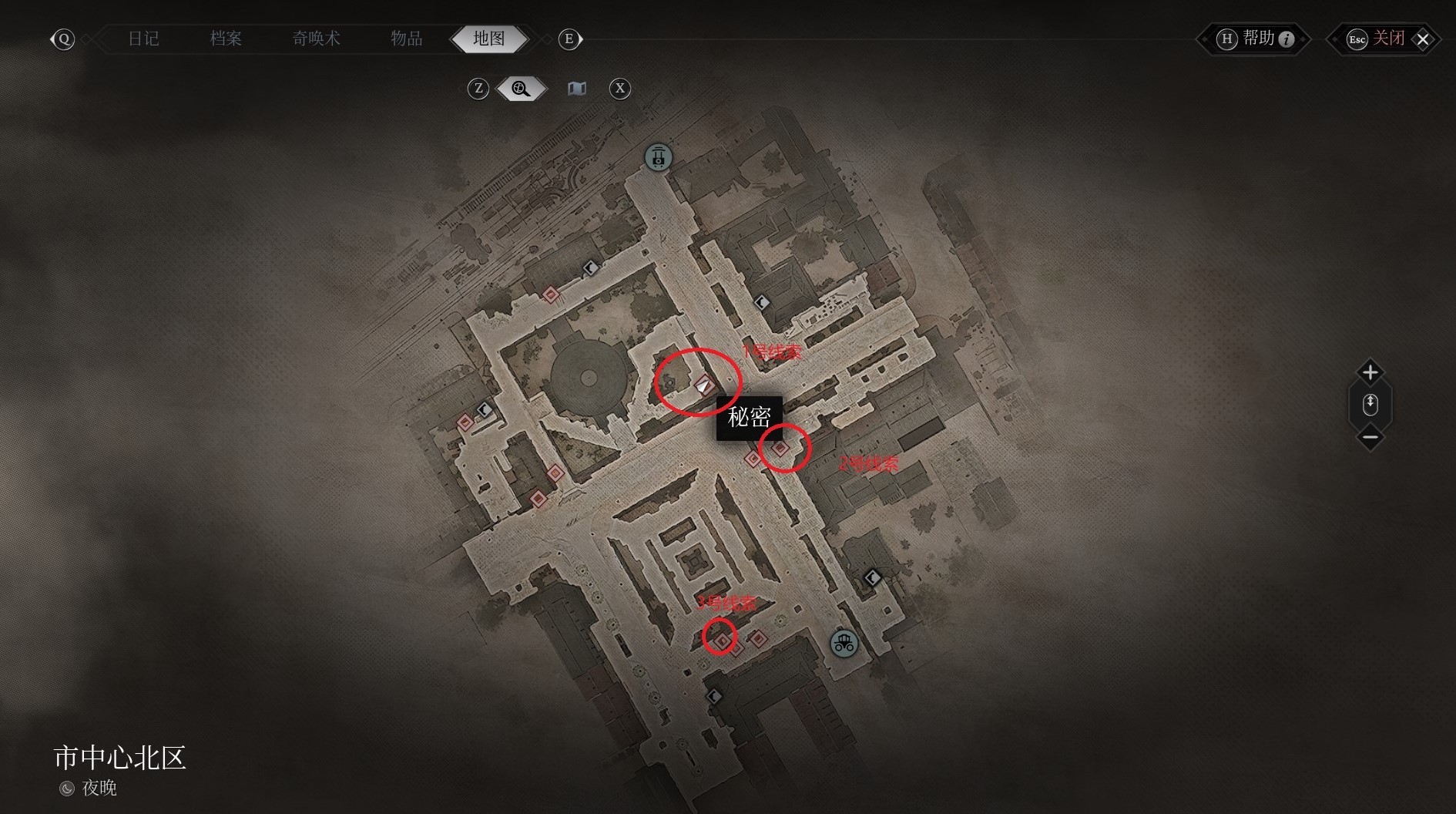Switch to the folded world map view

click(x=577, y=89)
